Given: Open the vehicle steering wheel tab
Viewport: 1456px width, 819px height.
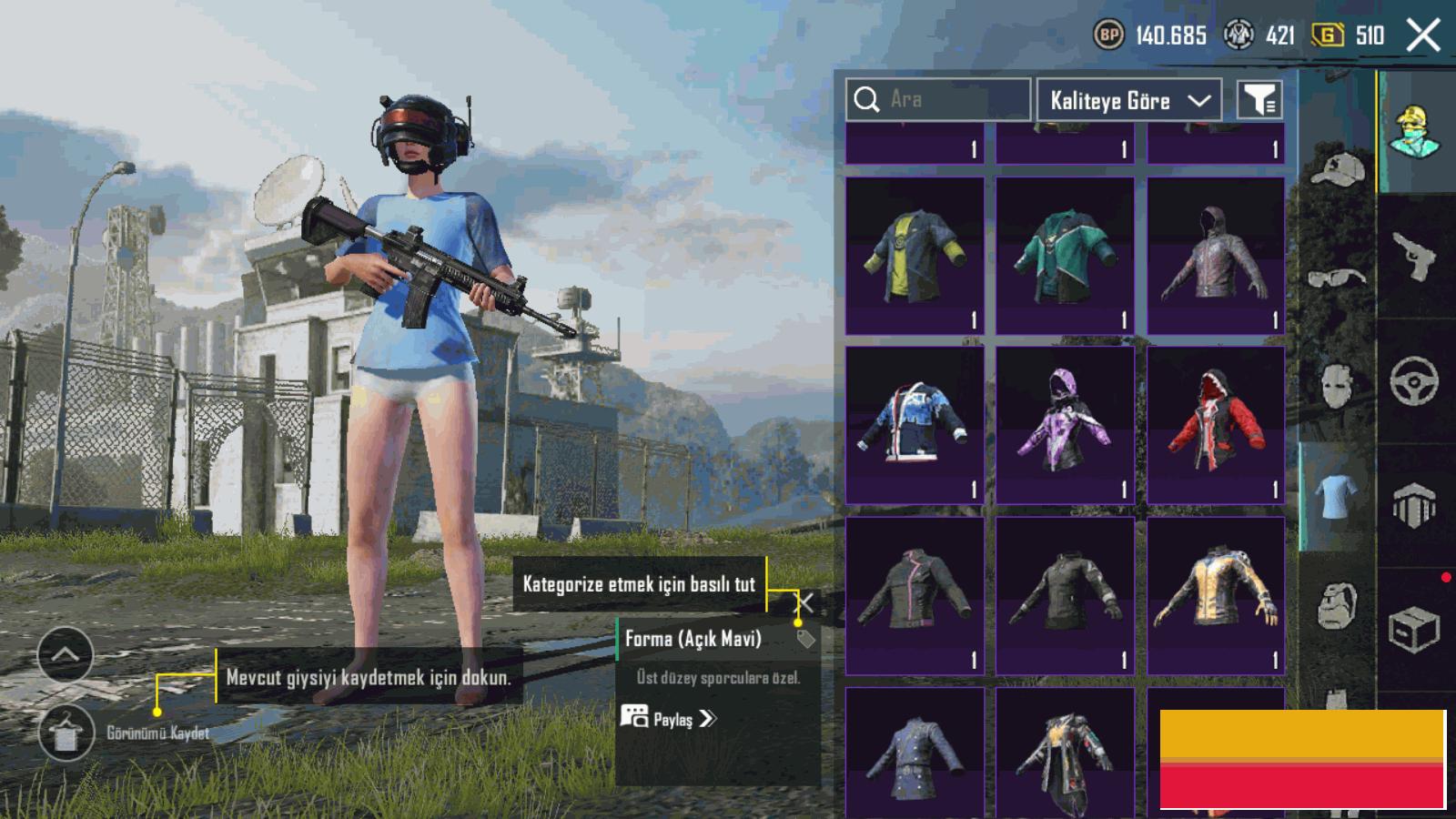Looking at the screenshot, I should click(1414, 381).
